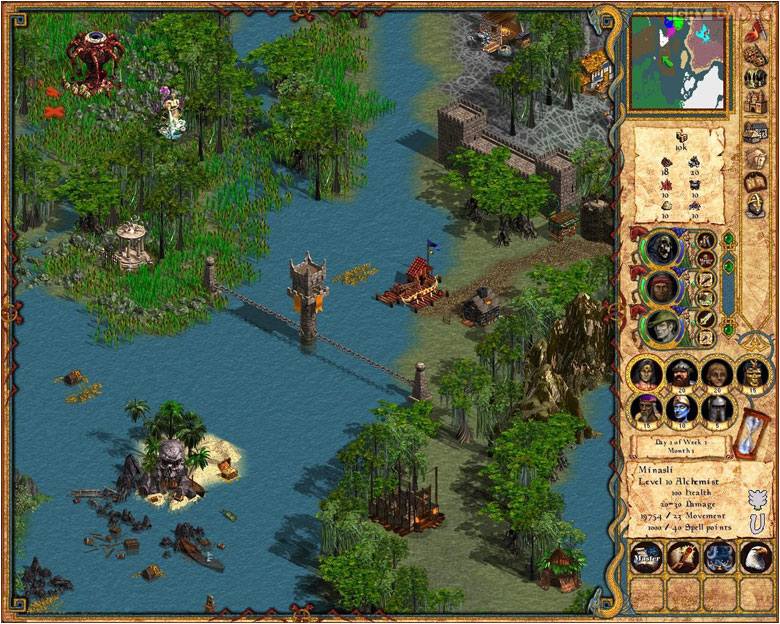Activate the Master skill icon

(x=647, y=556)
